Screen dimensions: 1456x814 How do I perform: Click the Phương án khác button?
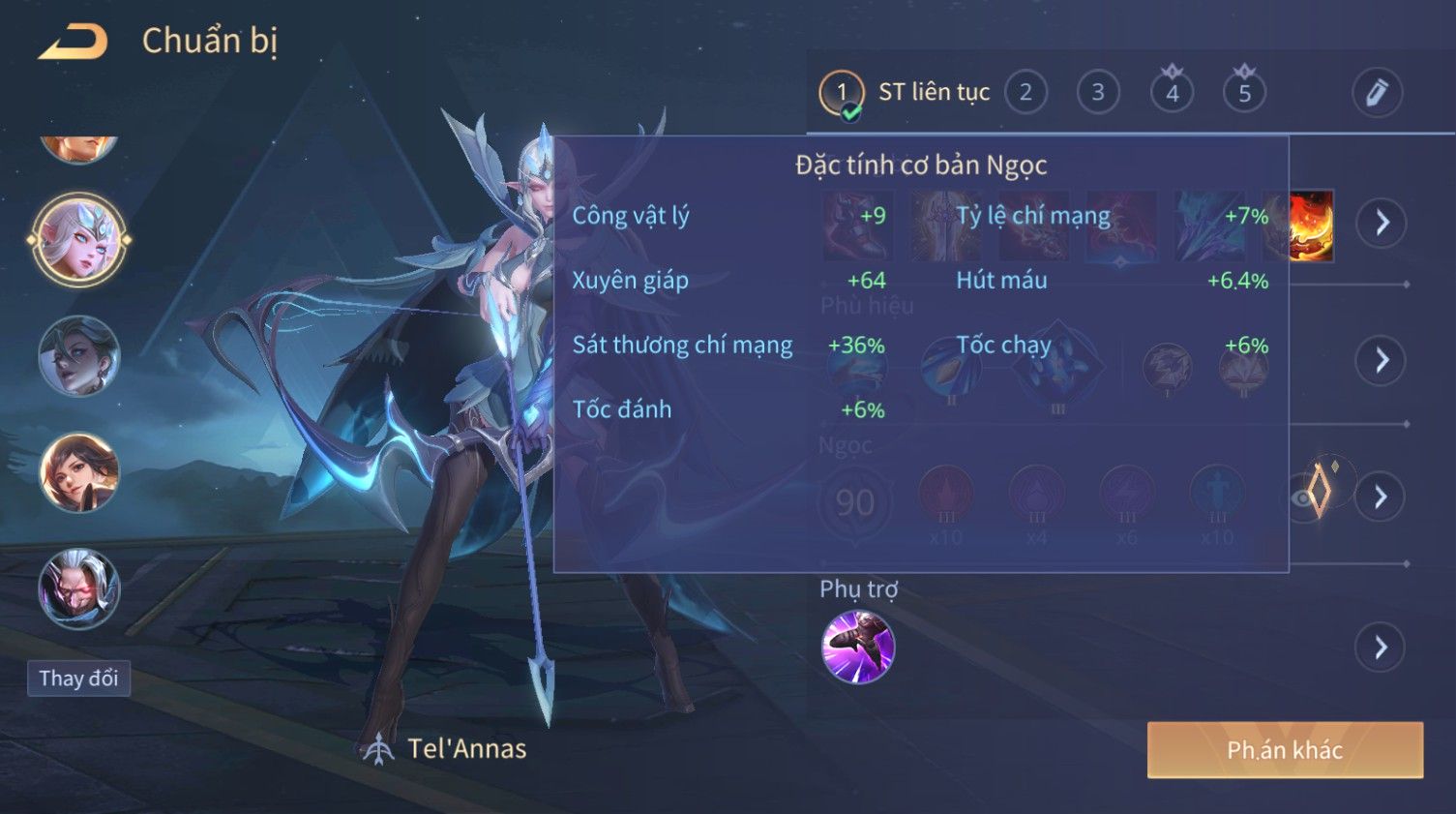tap(1285, 750)
